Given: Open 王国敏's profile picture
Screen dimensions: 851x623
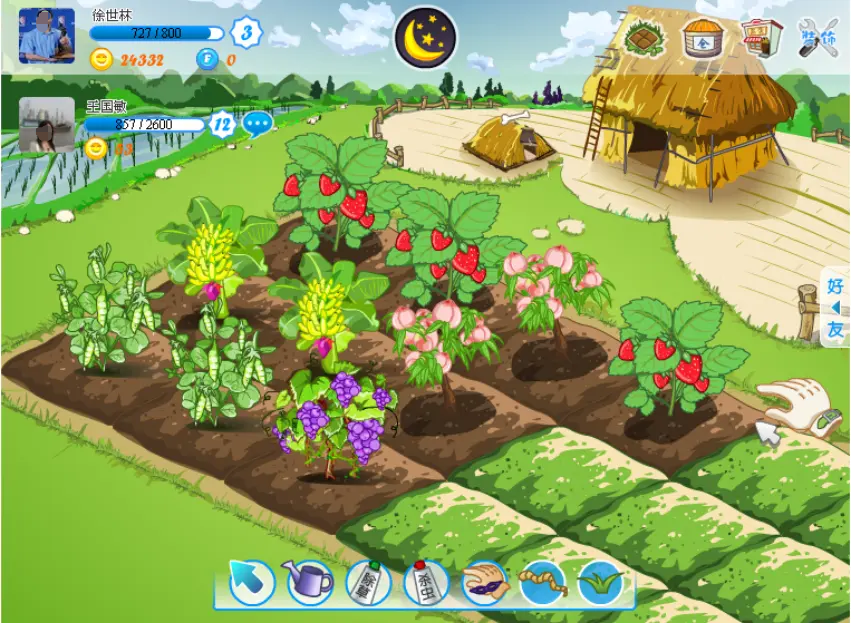Looking at the screenshot, I should 47,125.
